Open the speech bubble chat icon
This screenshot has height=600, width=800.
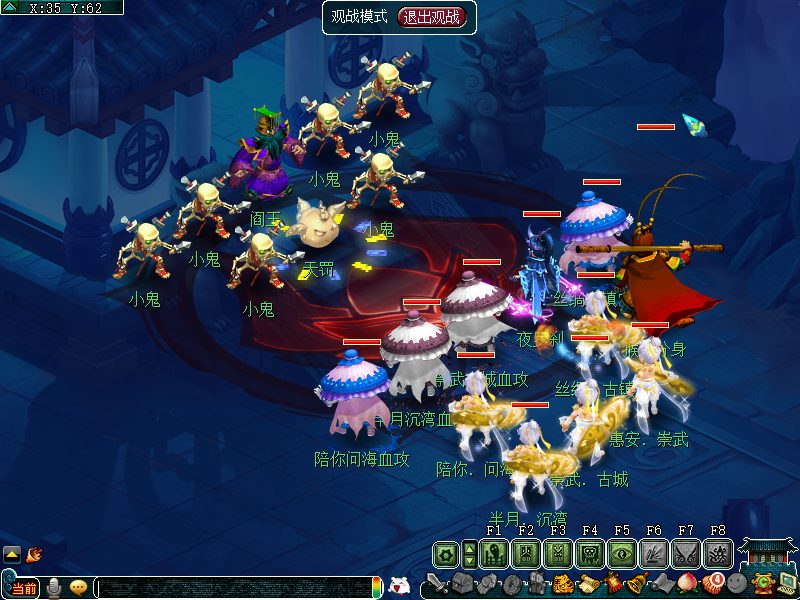tap(78, 588)
